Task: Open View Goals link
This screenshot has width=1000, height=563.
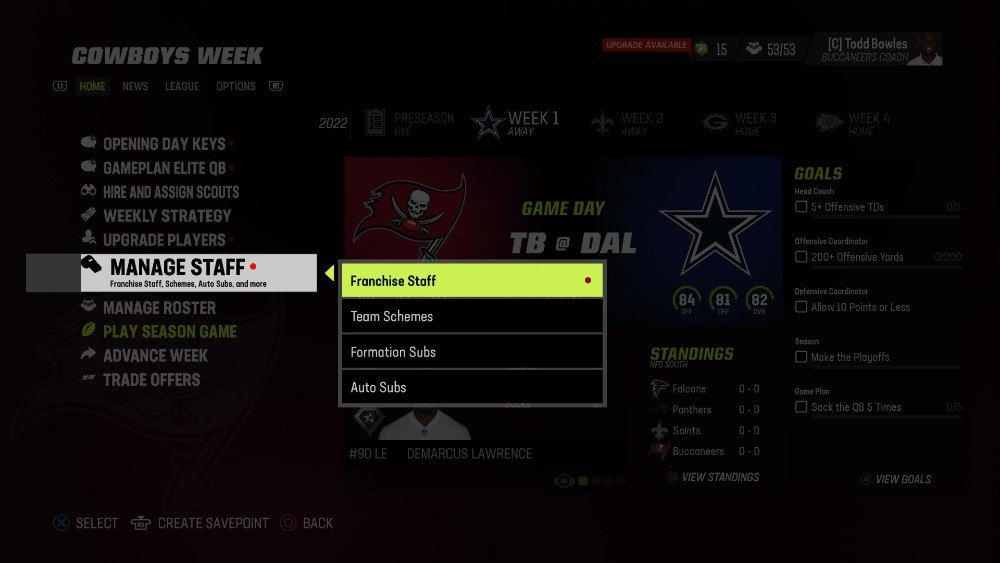Action: pos(903,480)
